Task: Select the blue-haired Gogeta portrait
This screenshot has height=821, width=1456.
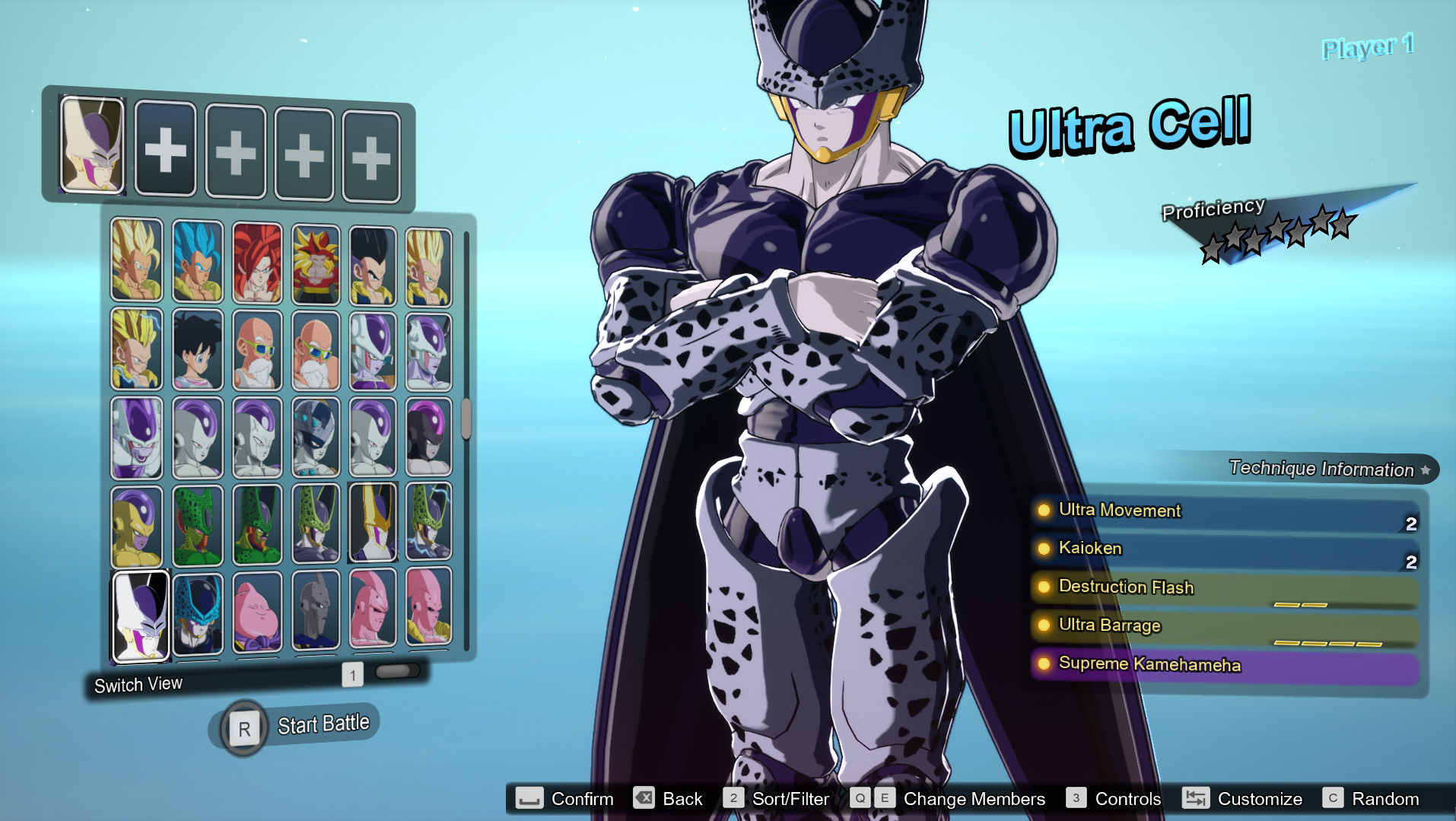Action: click(197, 261)
